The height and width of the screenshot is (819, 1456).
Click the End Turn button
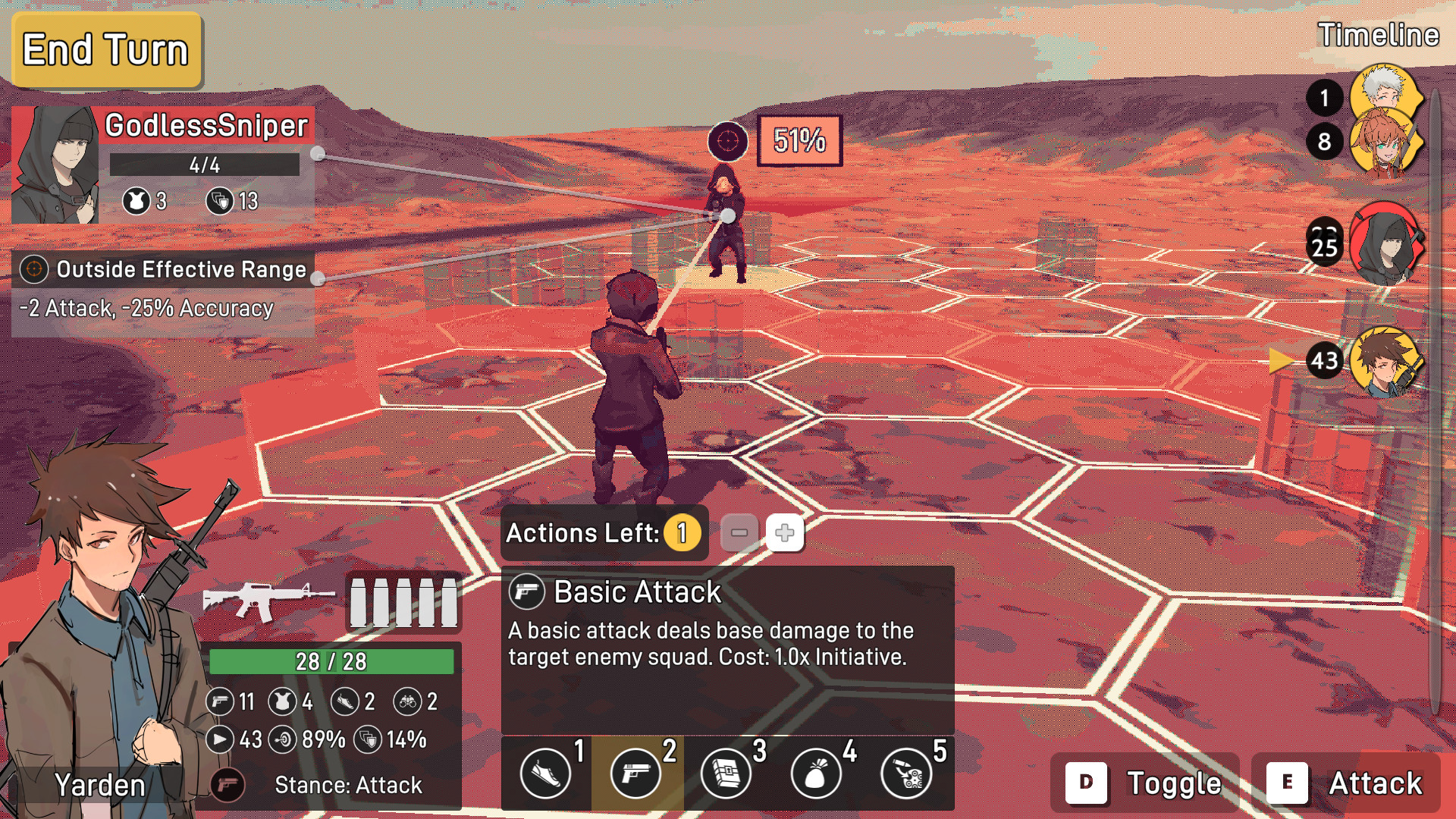pyautogui.click(x=106, y=50)
